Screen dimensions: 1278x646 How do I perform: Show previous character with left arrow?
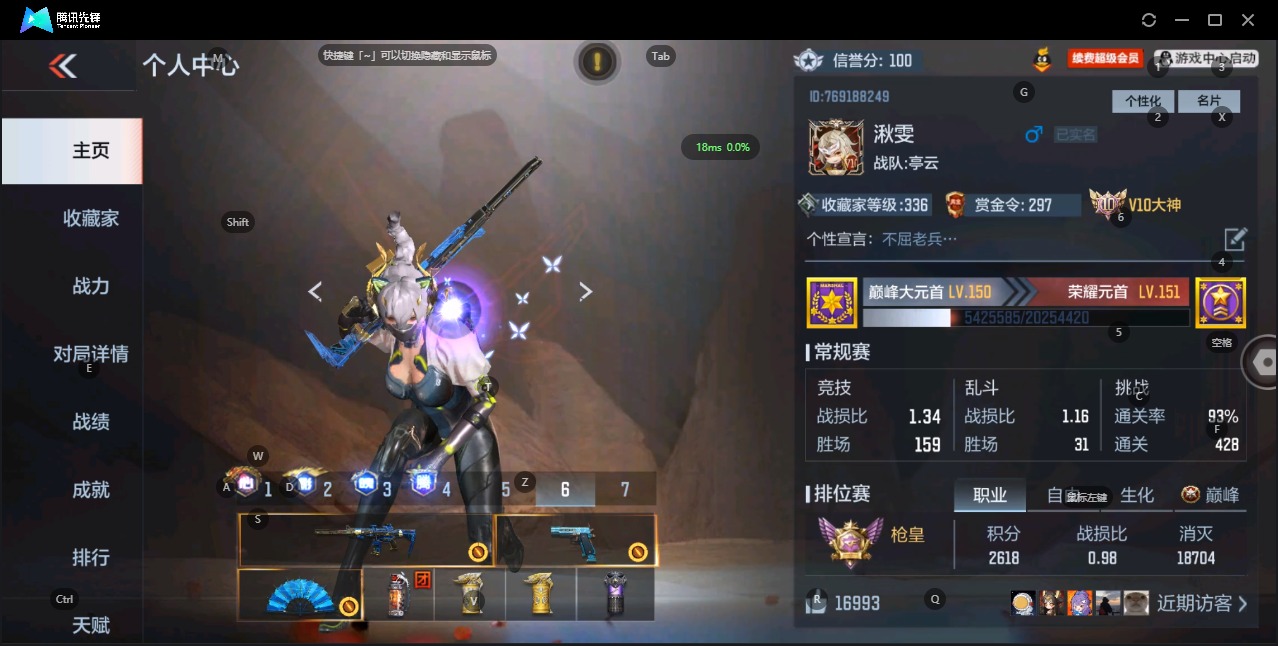tap(315, 291)
